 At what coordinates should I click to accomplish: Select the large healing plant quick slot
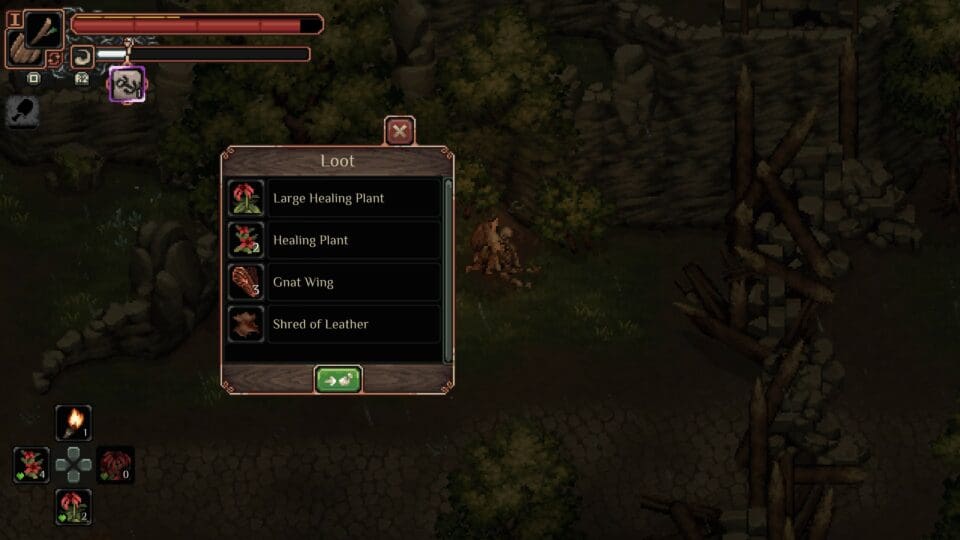tap(73, 507)
